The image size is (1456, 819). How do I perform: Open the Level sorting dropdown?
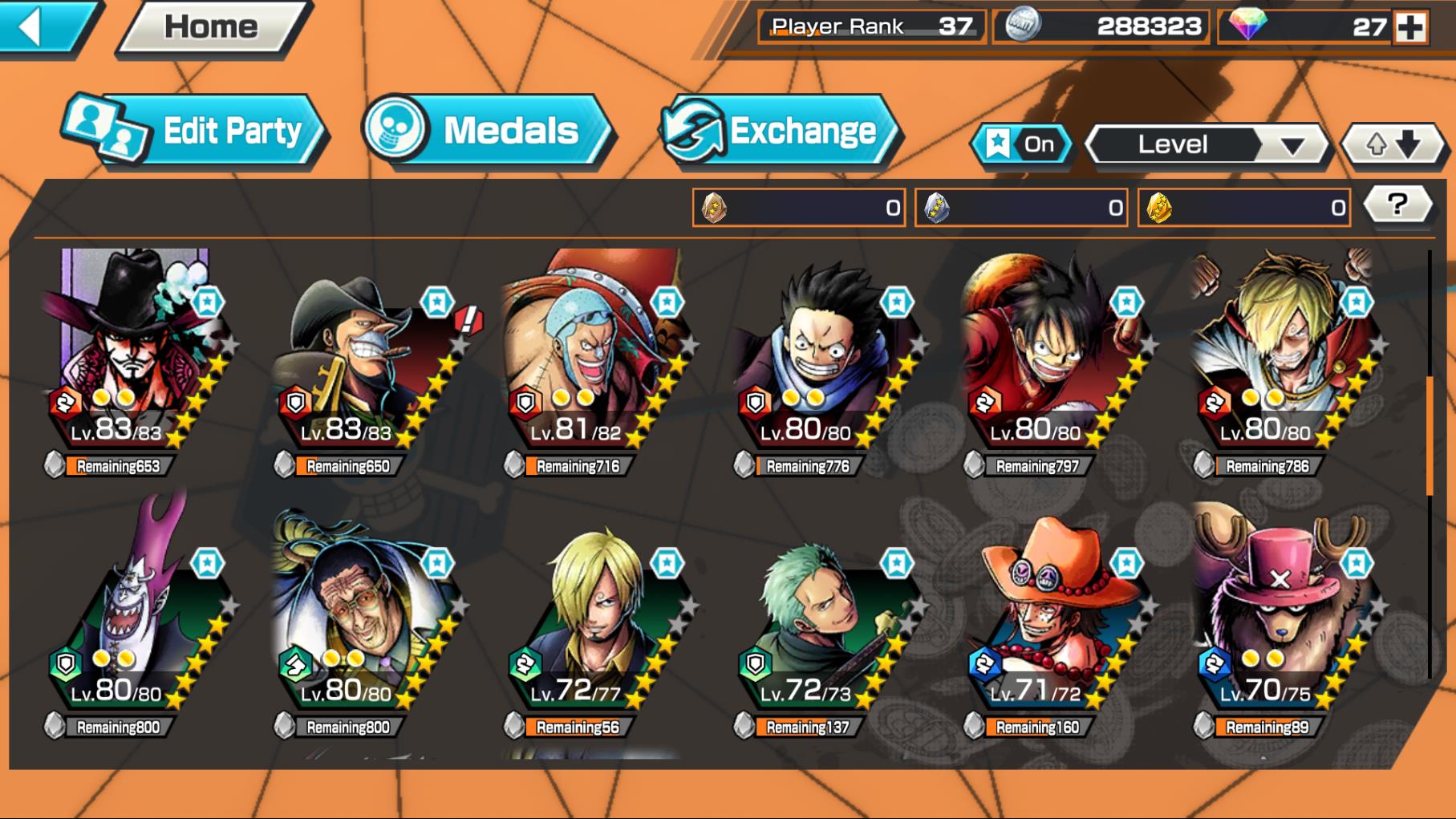coord(1208,145)
